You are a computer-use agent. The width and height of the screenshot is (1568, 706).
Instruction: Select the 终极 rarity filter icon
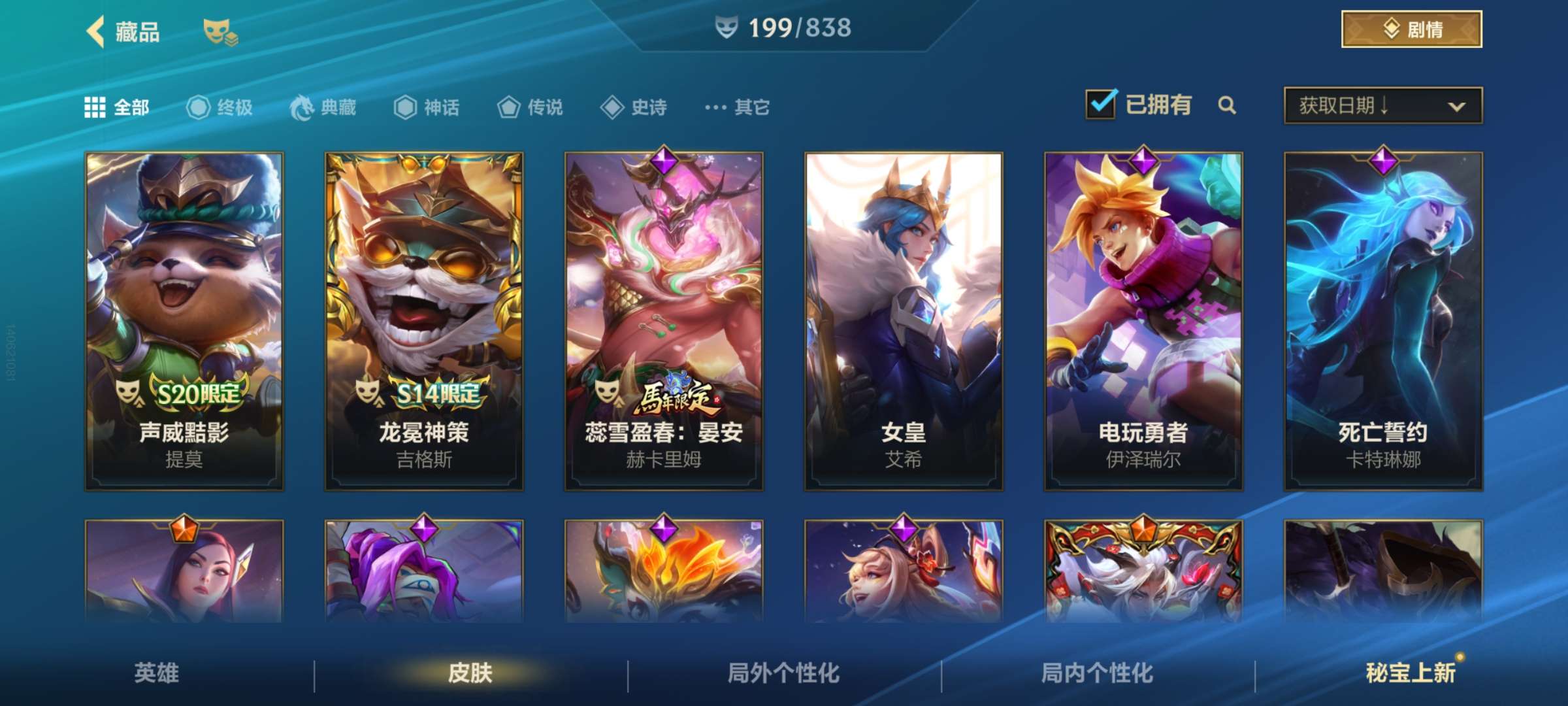pyautogui.click(x=199, y=107)
